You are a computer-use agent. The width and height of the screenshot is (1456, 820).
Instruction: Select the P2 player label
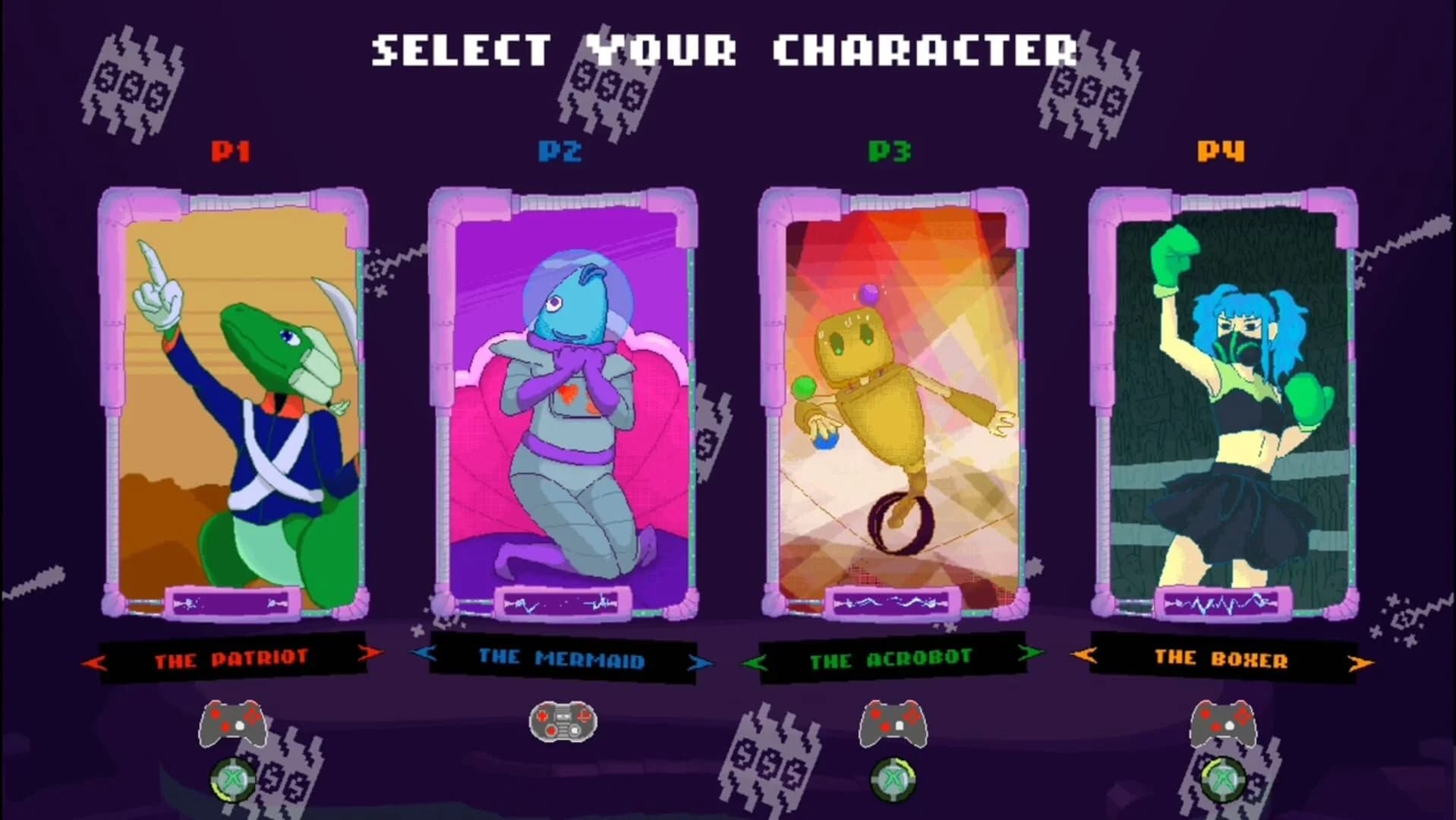click(x=558, y=150)
